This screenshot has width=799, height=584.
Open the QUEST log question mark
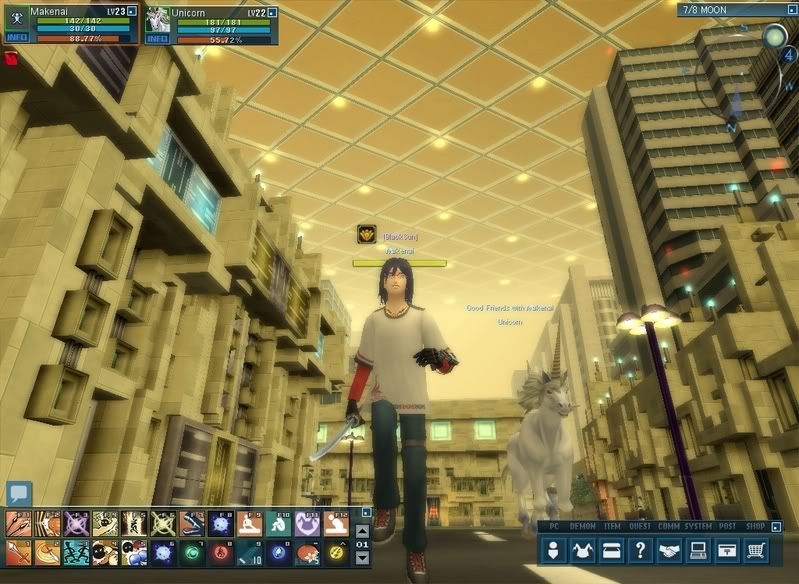[x=641, y=549]
